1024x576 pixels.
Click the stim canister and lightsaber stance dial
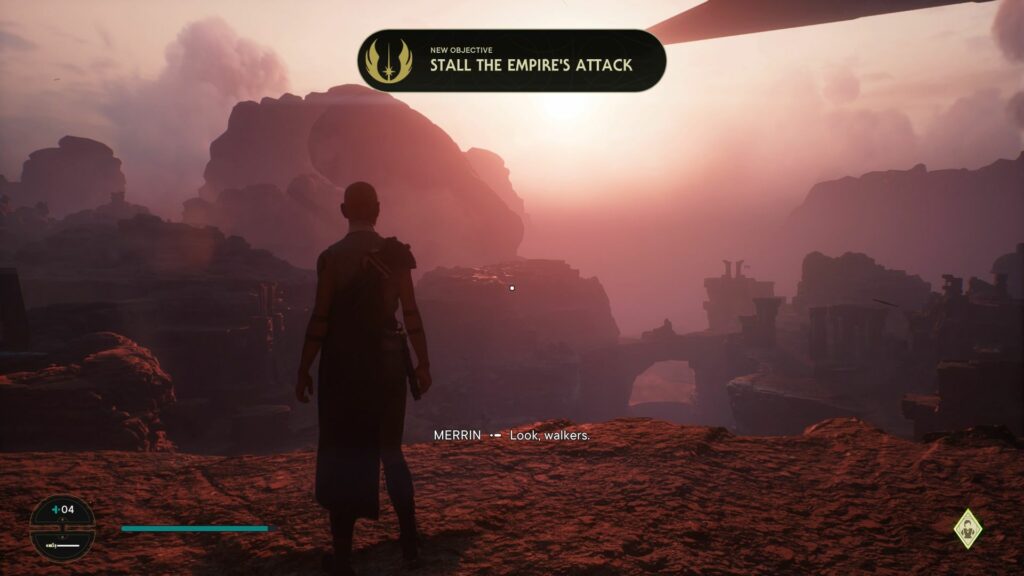62,527
